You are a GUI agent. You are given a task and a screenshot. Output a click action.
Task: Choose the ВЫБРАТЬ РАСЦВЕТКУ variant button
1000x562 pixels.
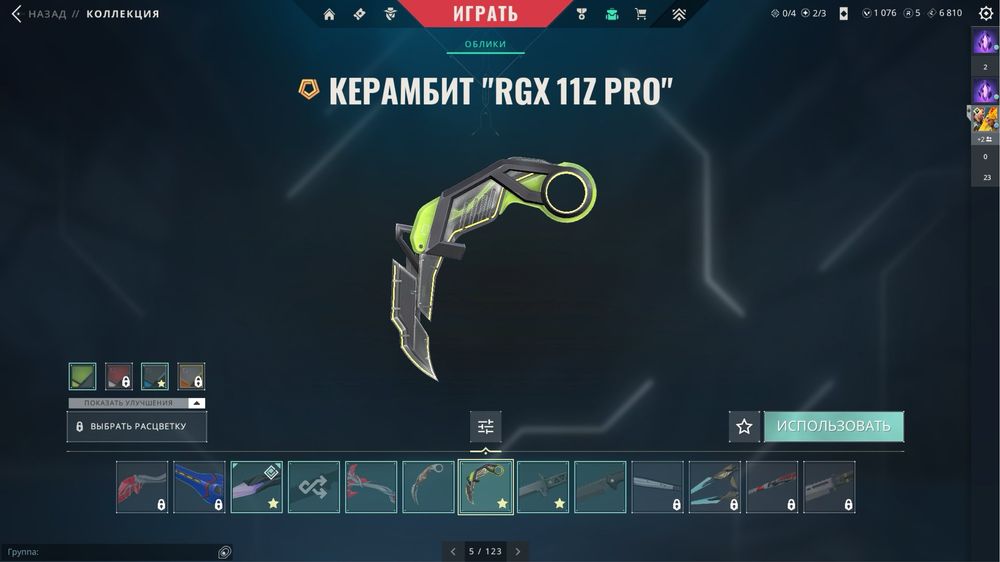pos(139,426)
